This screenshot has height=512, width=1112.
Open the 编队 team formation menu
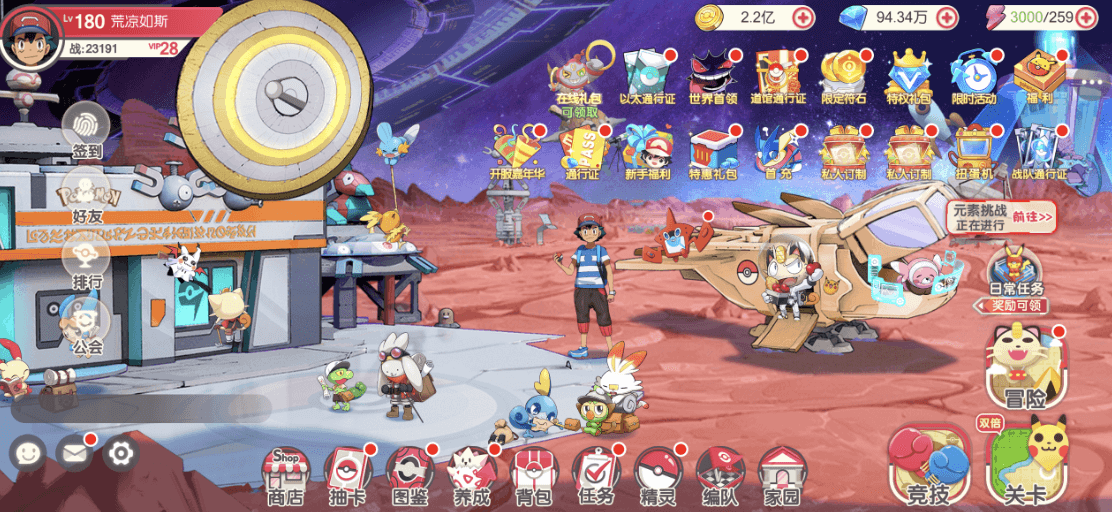click(719, 474)
